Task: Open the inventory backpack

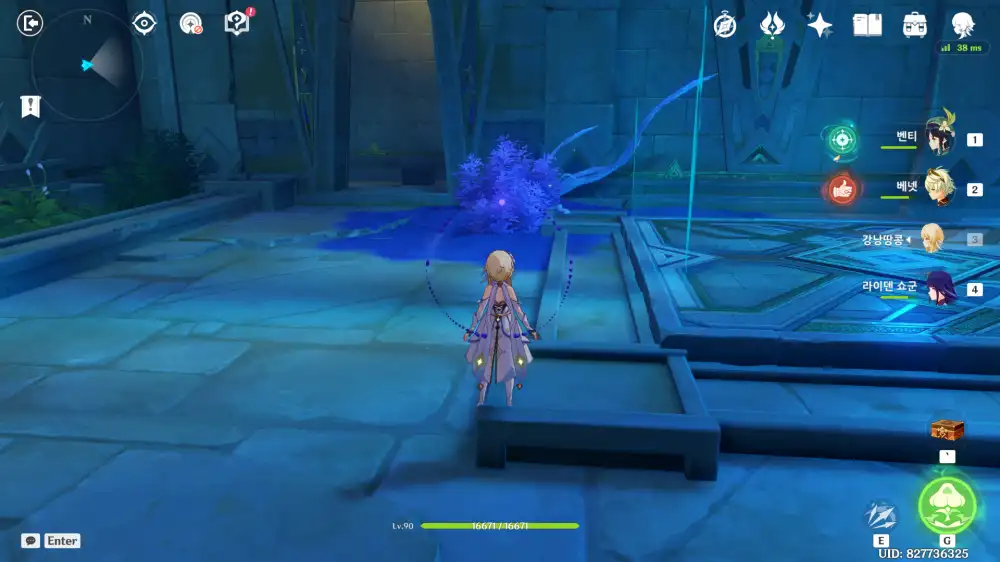Action: pyautogui.click(x=914, y=25)
